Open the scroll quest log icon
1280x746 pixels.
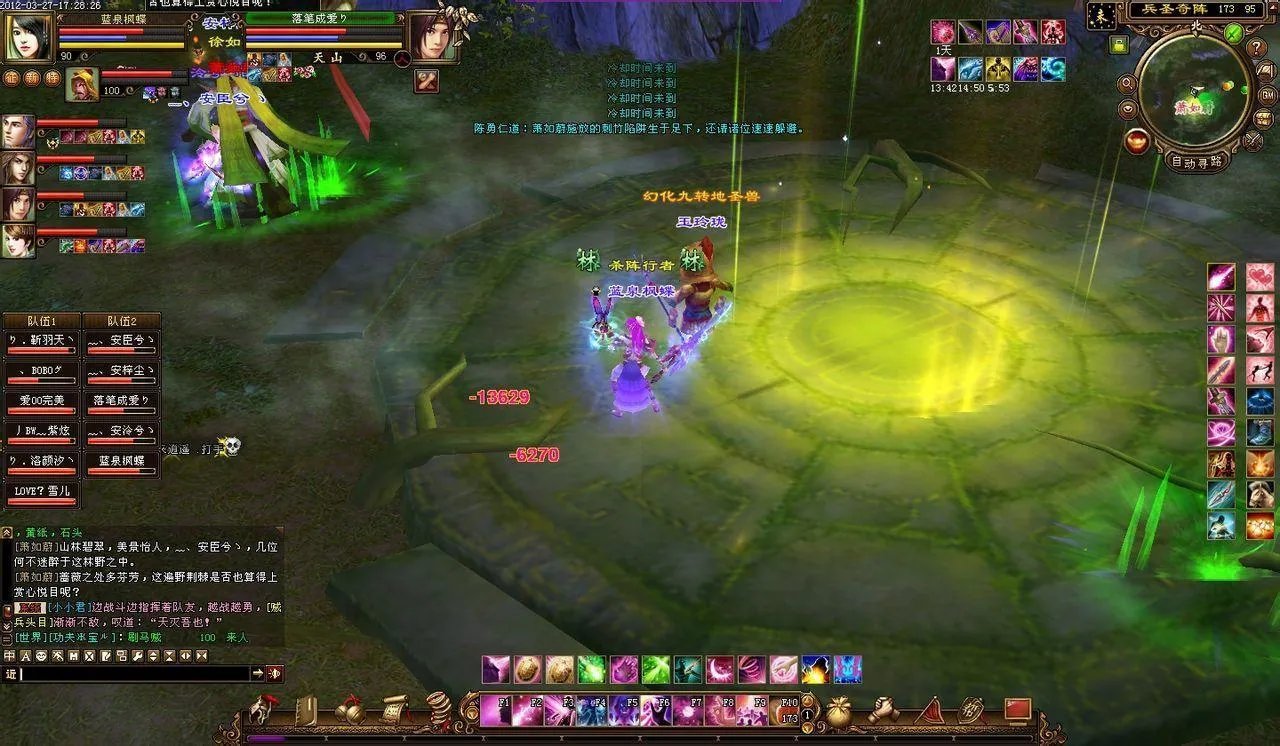[395, 709]
